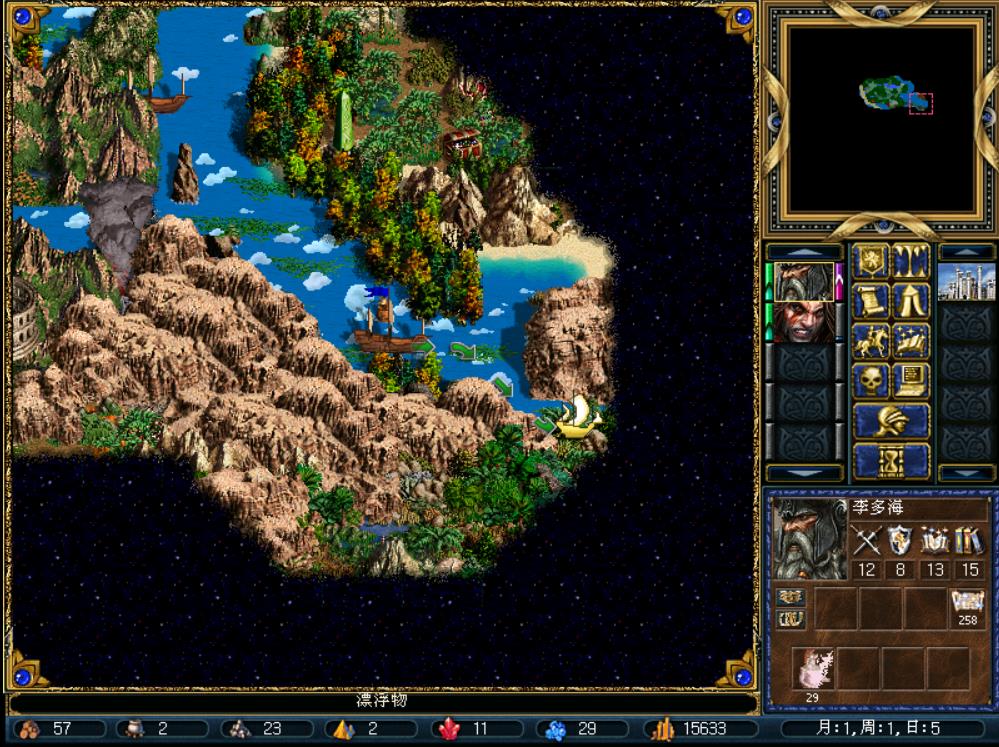Put the hero to sleep with the tent button

(911, 301)
